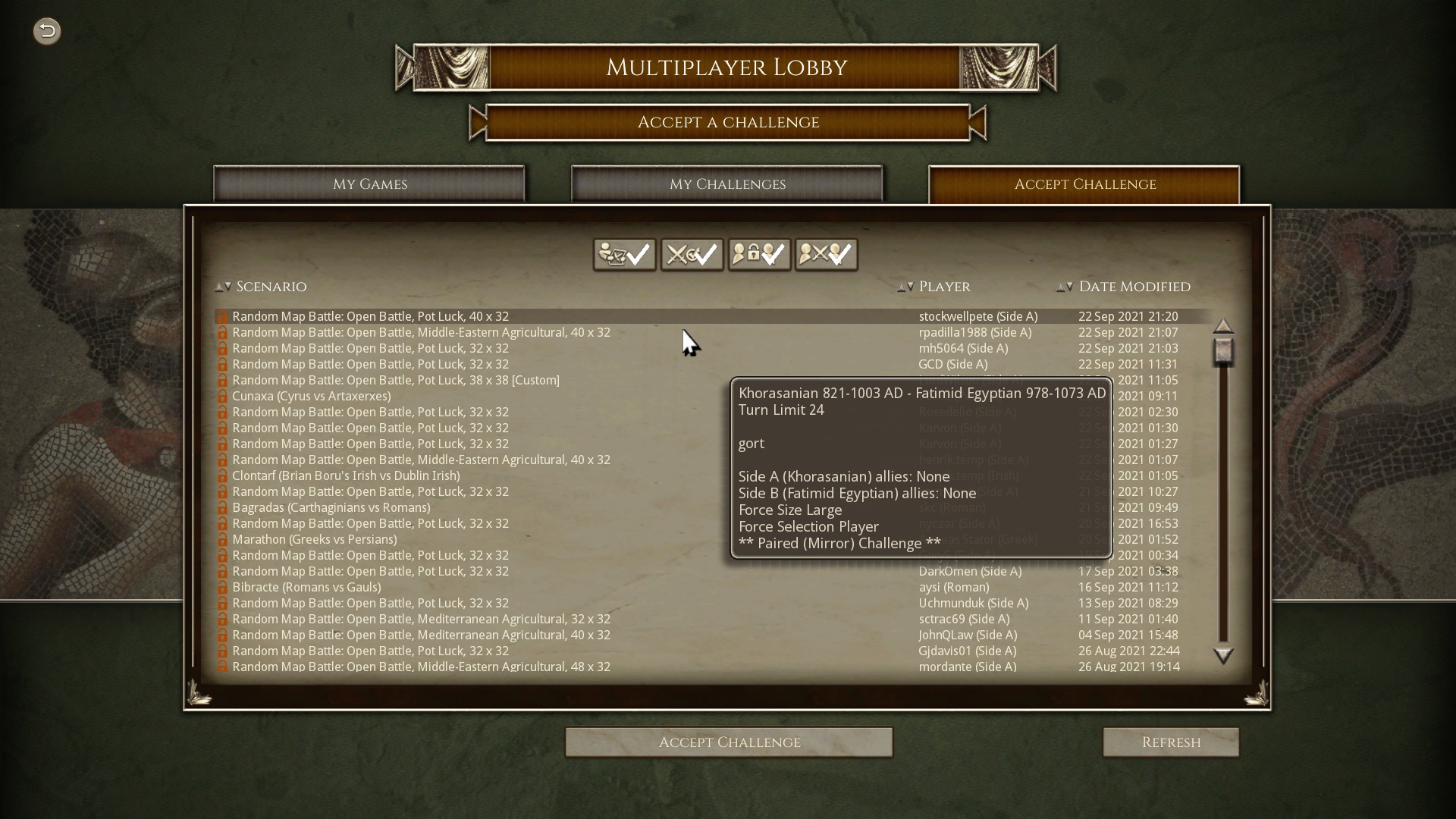Click the versus-player challenge filter icon

826,254
